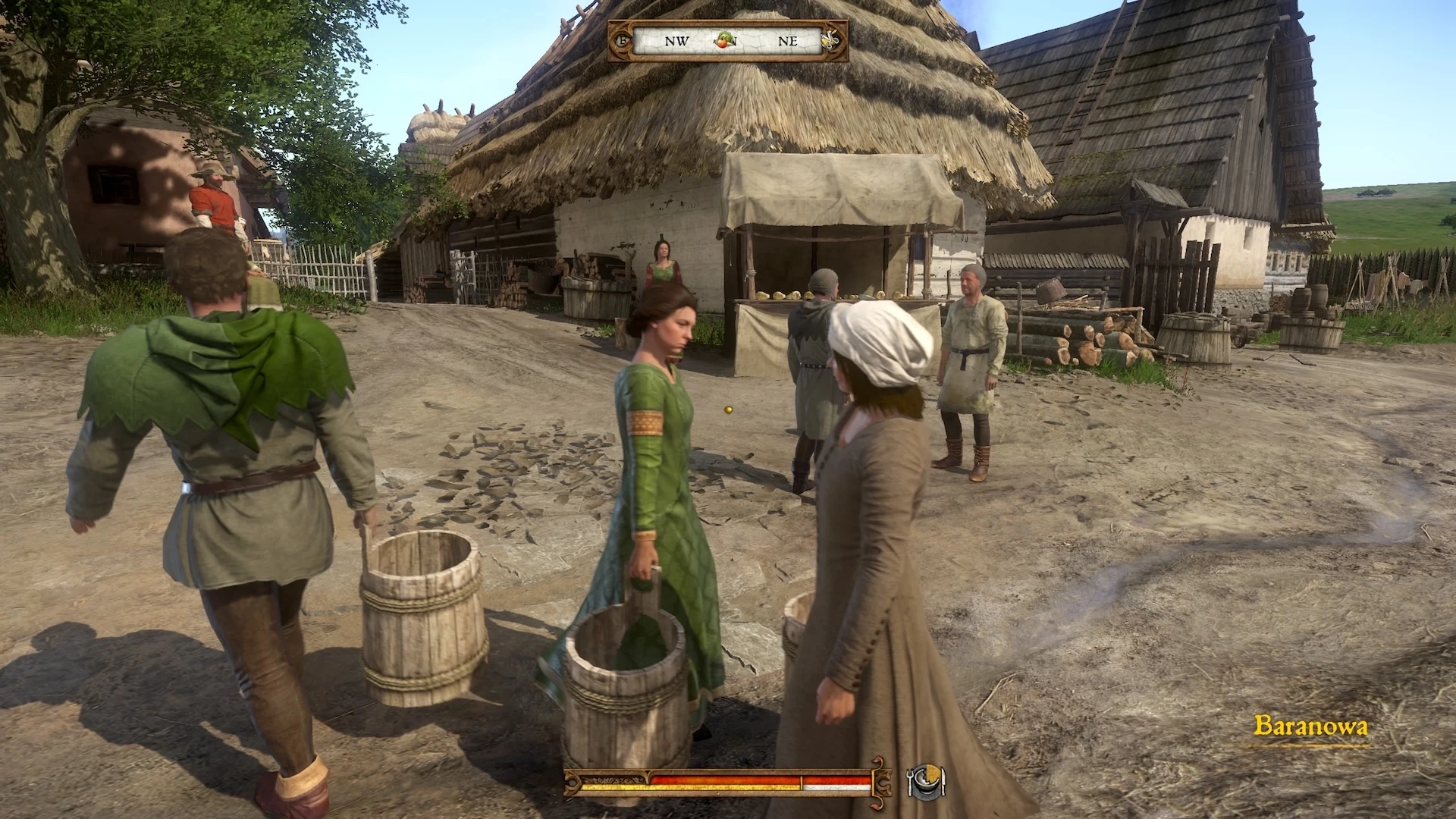Screen dimensions: 1456x819
Task: Click the hunger plate status icon
Action: pyautogui.click(x=926, y=779)
